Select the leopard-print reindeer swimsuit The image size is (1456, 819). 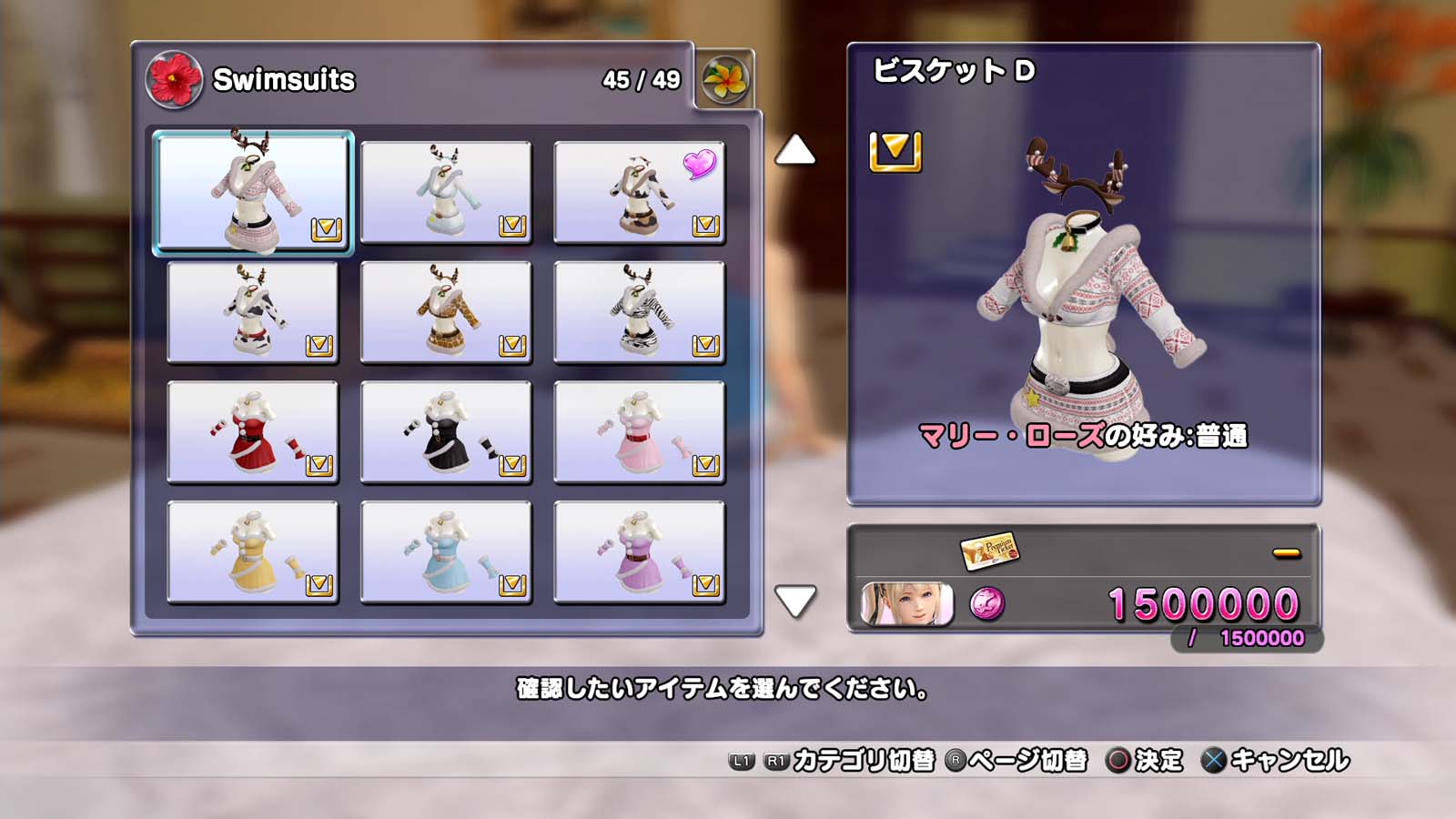tap(446, 312)
